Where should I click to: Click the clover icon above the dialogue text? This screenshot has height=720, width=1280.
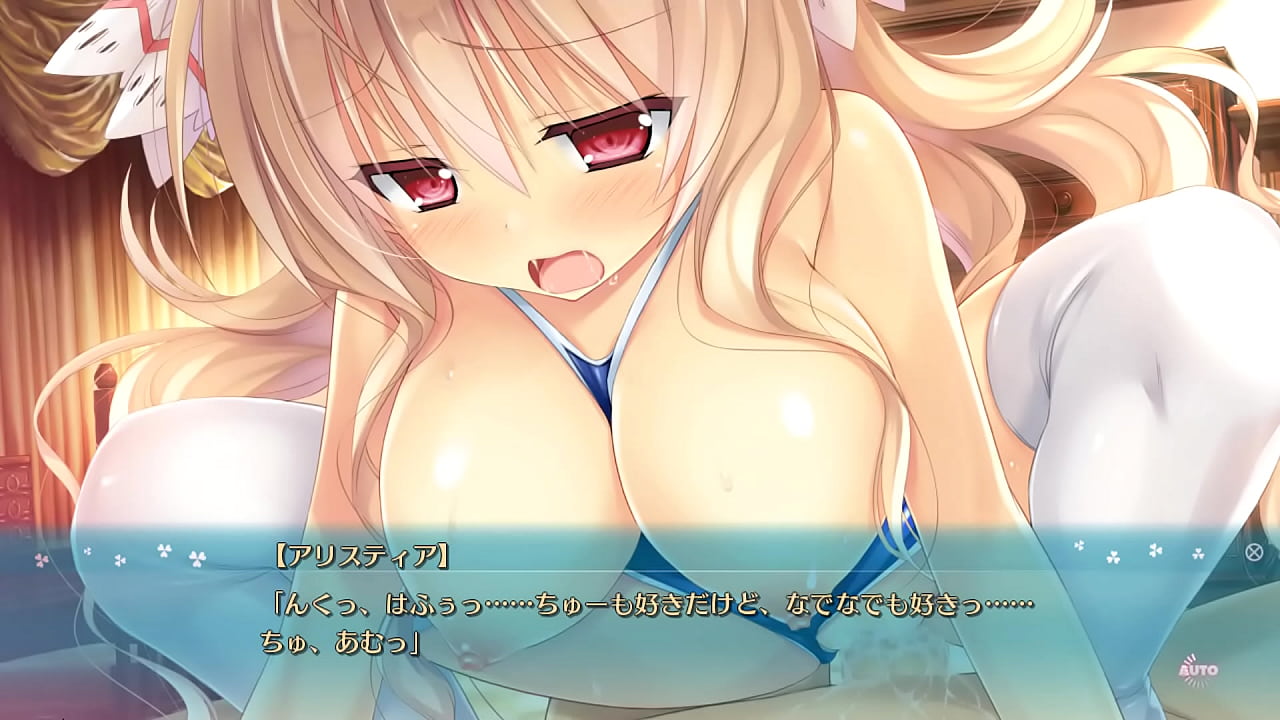[163, 549]
